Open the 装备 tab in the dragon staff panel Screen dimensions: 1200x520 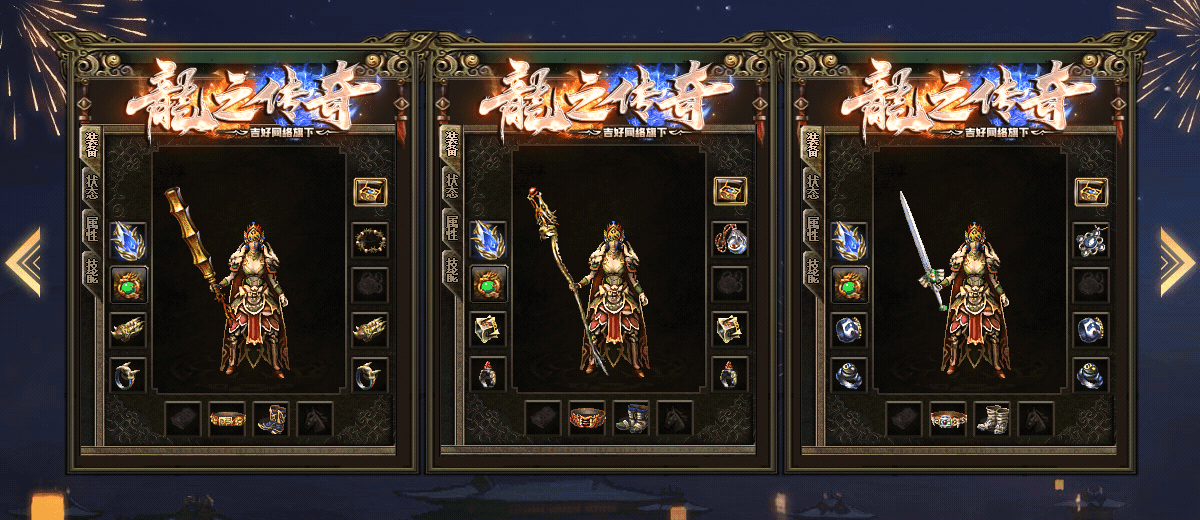(x=452, y=145)
